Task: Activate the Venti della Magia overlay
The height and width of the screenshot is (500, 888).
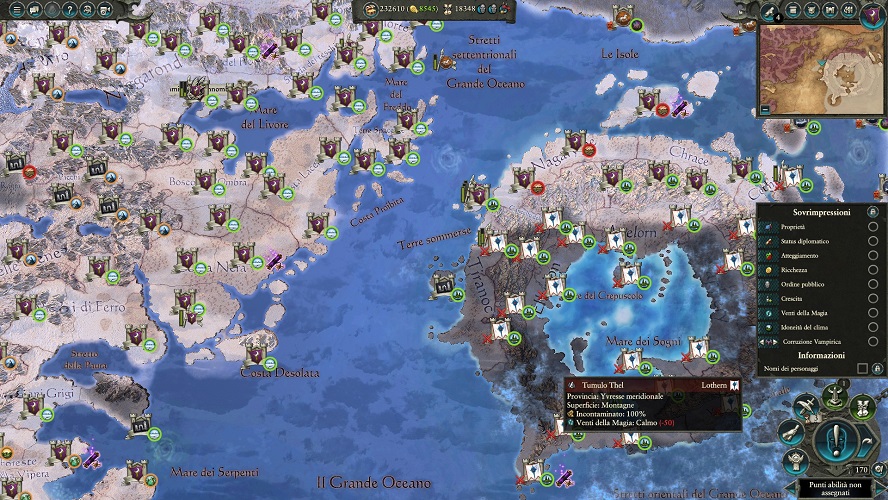Action: (x=873, y=313)
